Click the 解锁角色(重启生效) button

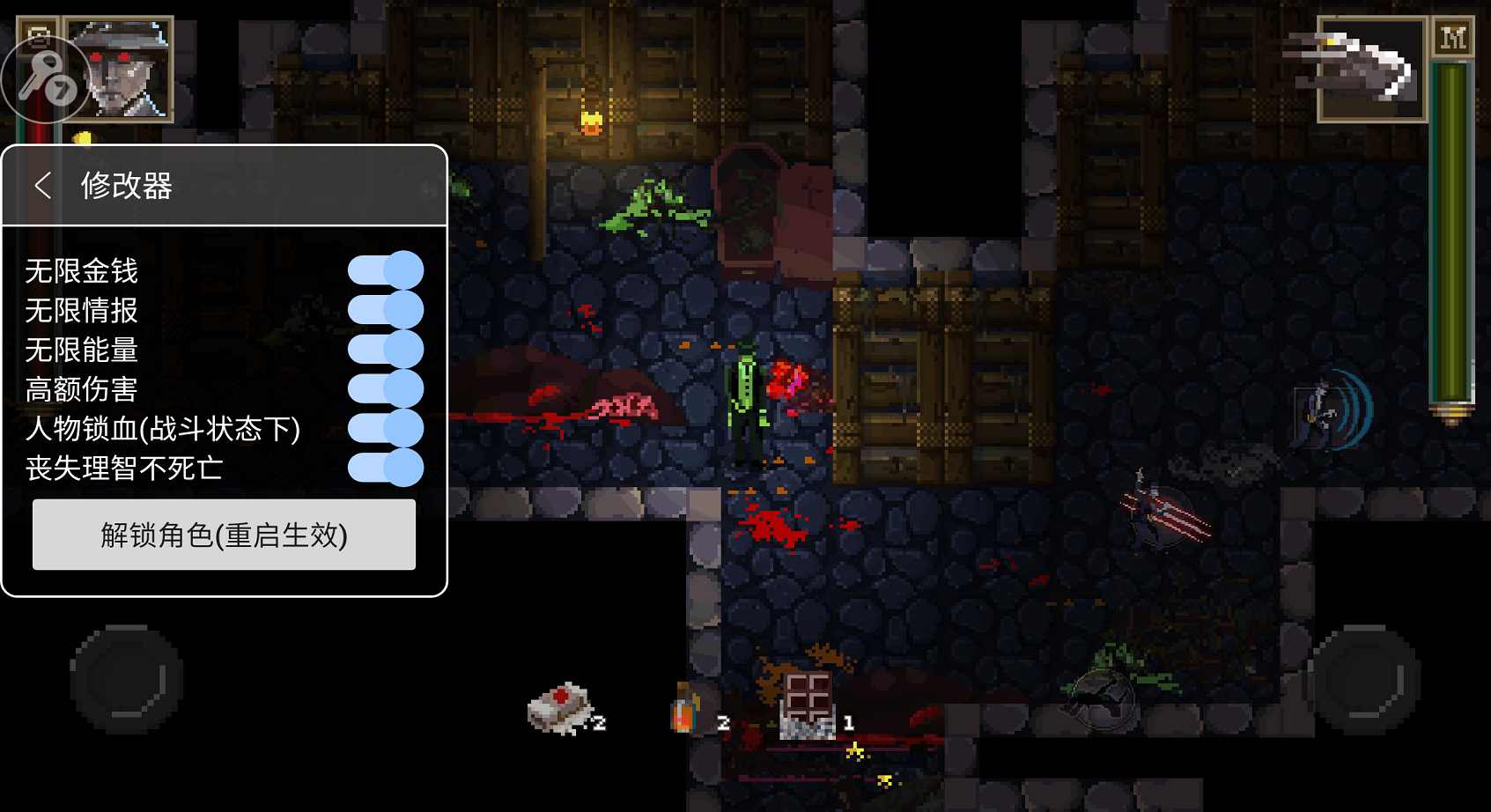224,535
